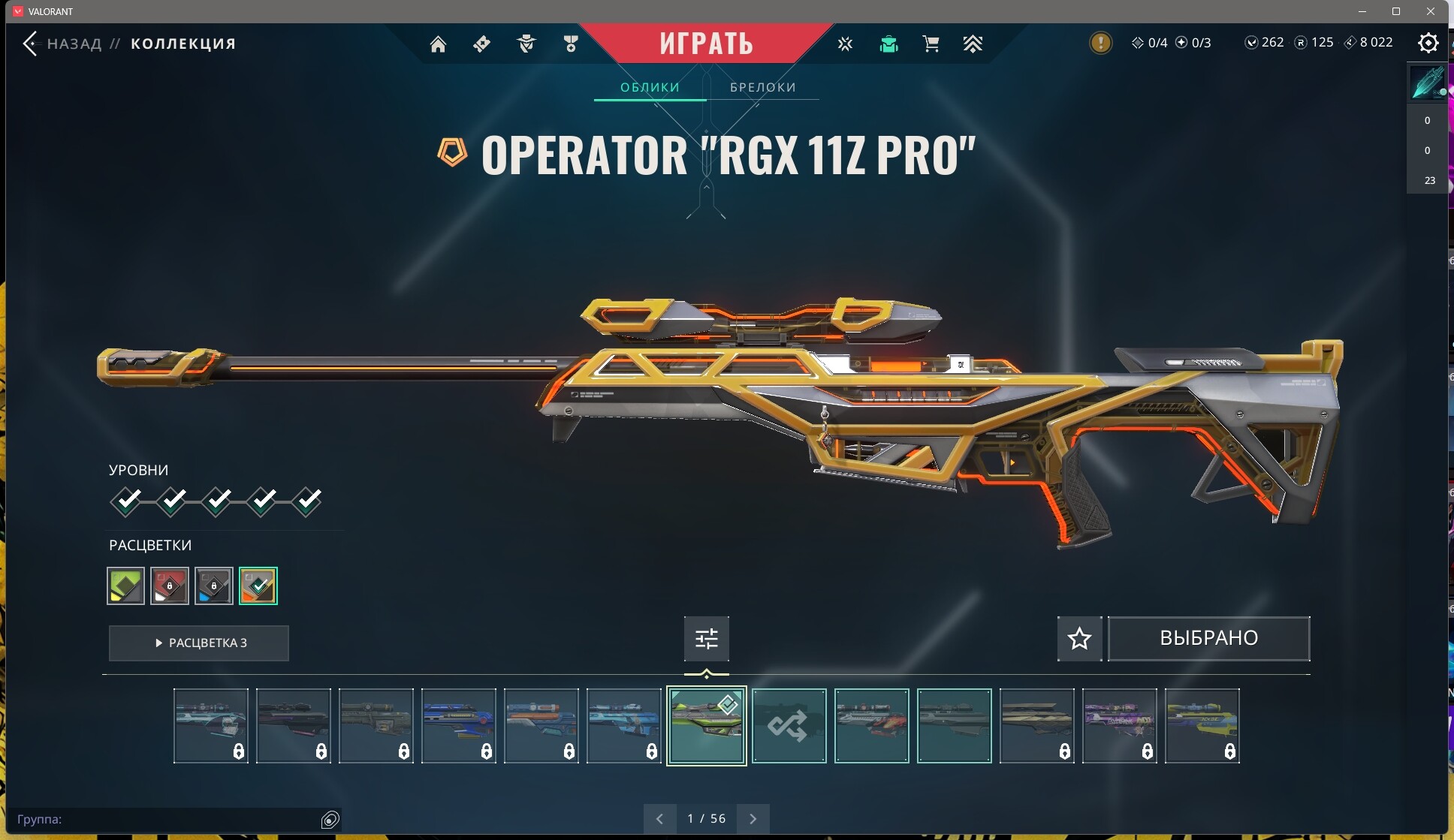Mark this skin as favorite with star
This screenshot has height=840, width=1454.
[1079, 639]
